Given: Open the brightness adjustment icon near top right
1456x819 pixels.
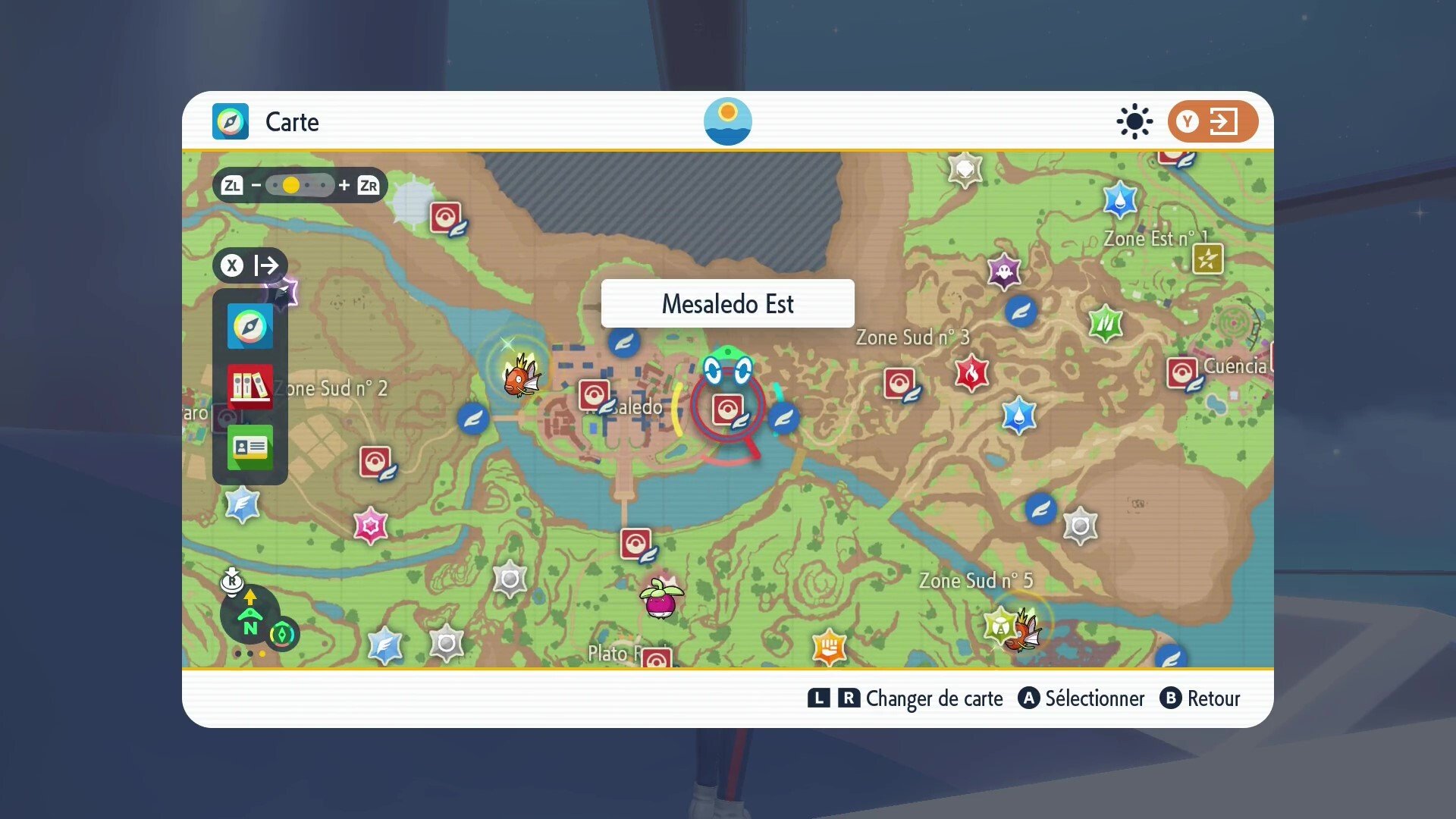Looking at the screenshot, I should (x=1134, y=121).
